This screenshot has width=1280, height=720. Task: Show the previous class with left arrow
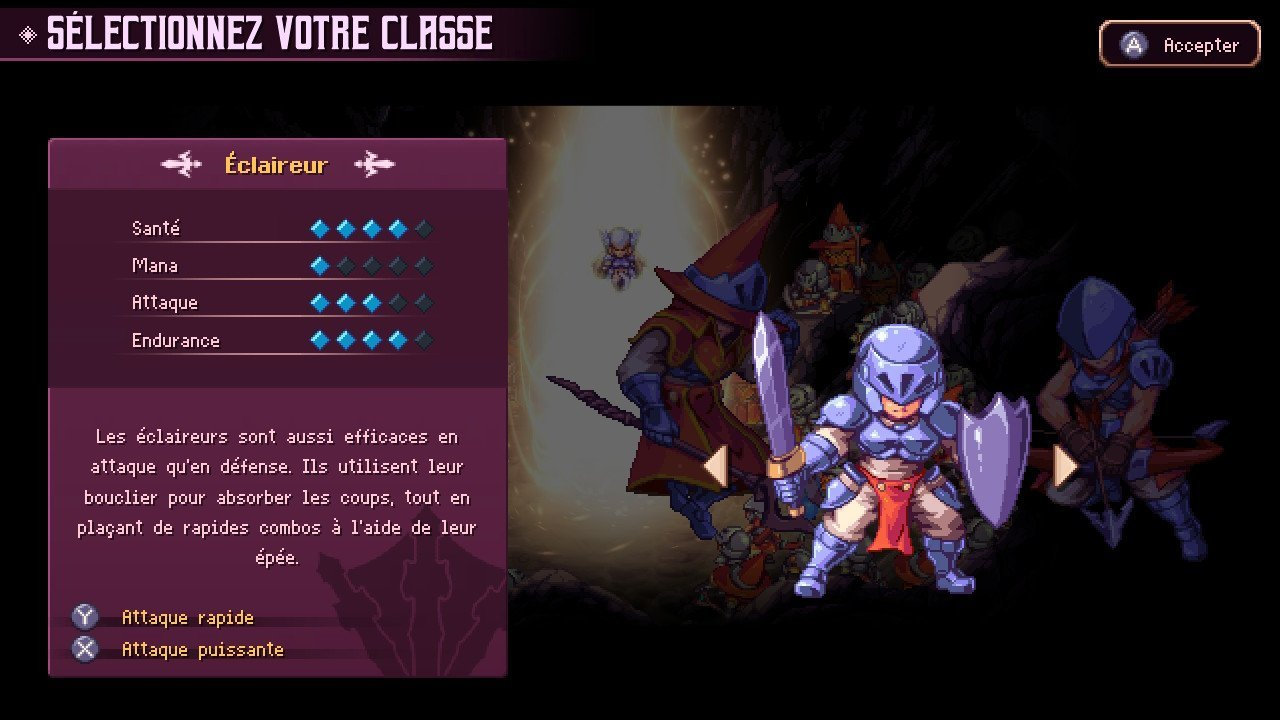tap(715, 467)
